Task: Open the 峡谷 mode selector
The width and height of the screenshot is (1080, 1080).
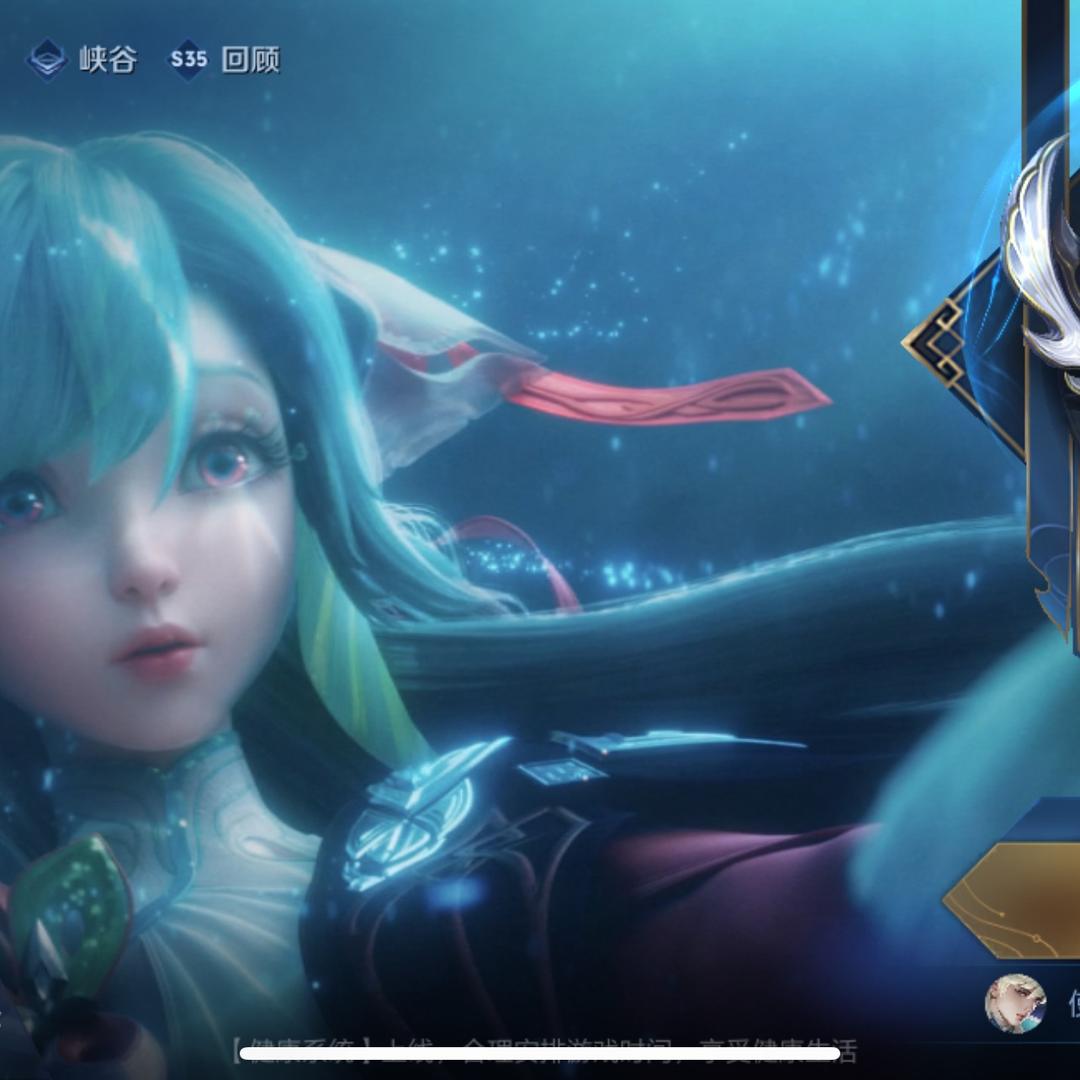Action: point(82,60)
